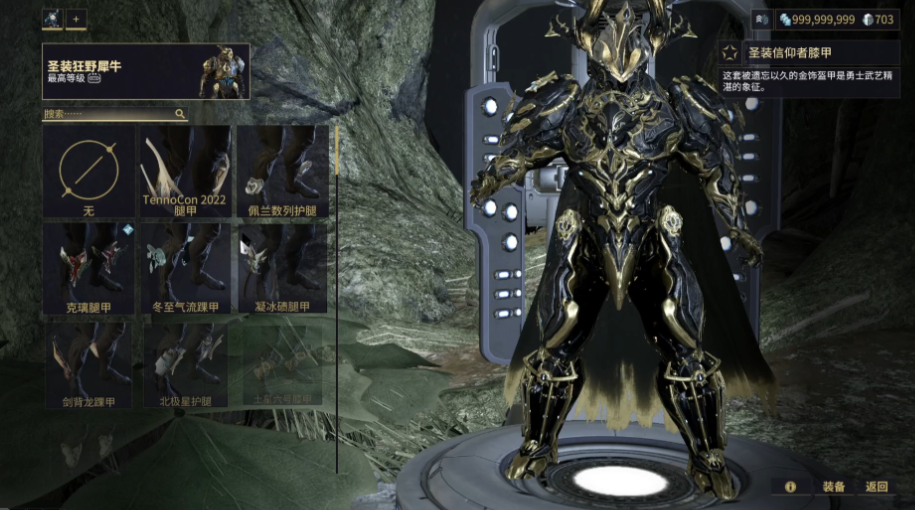915x510 pixels.
Task: Switch to the first loadout icon tab
Action: [x=51, y=19]
